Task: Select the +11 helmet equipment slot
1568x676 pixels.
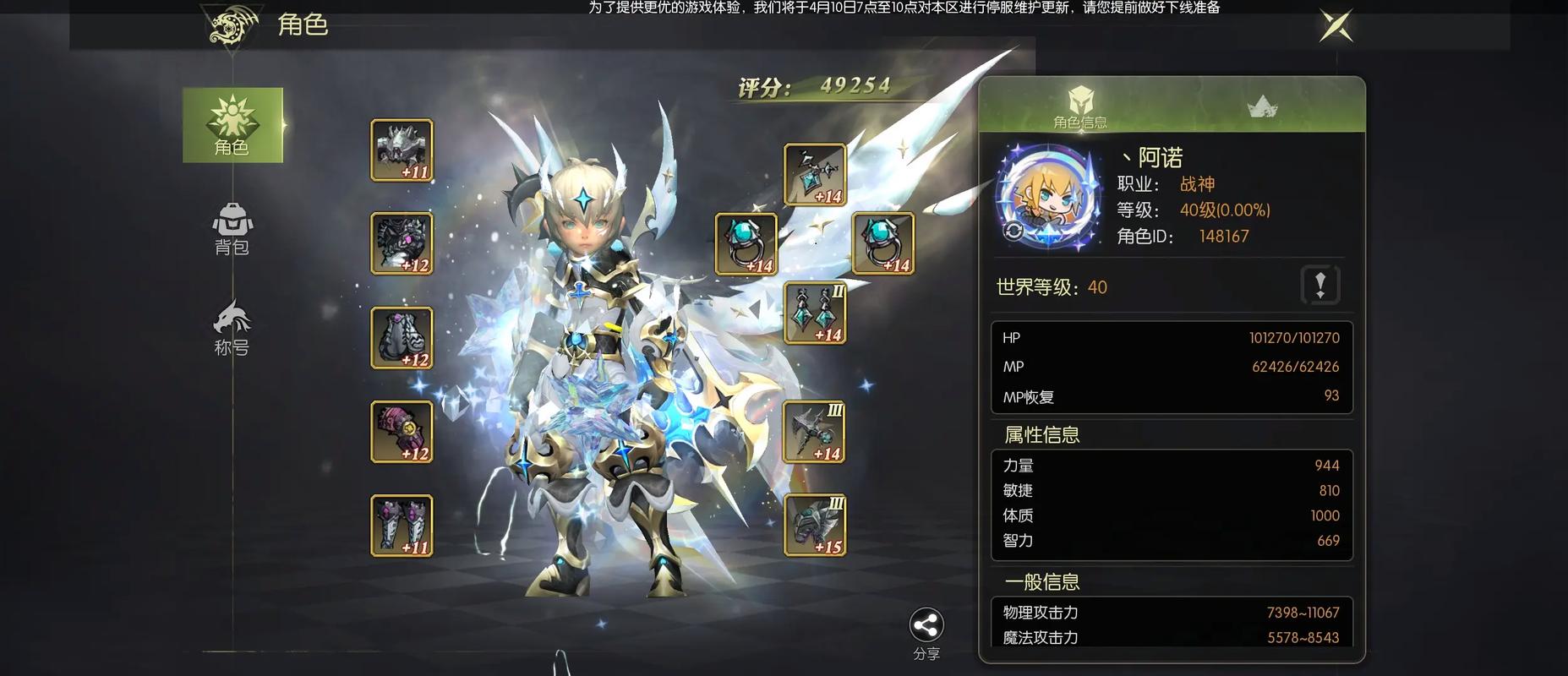Action: click(402, 150)
